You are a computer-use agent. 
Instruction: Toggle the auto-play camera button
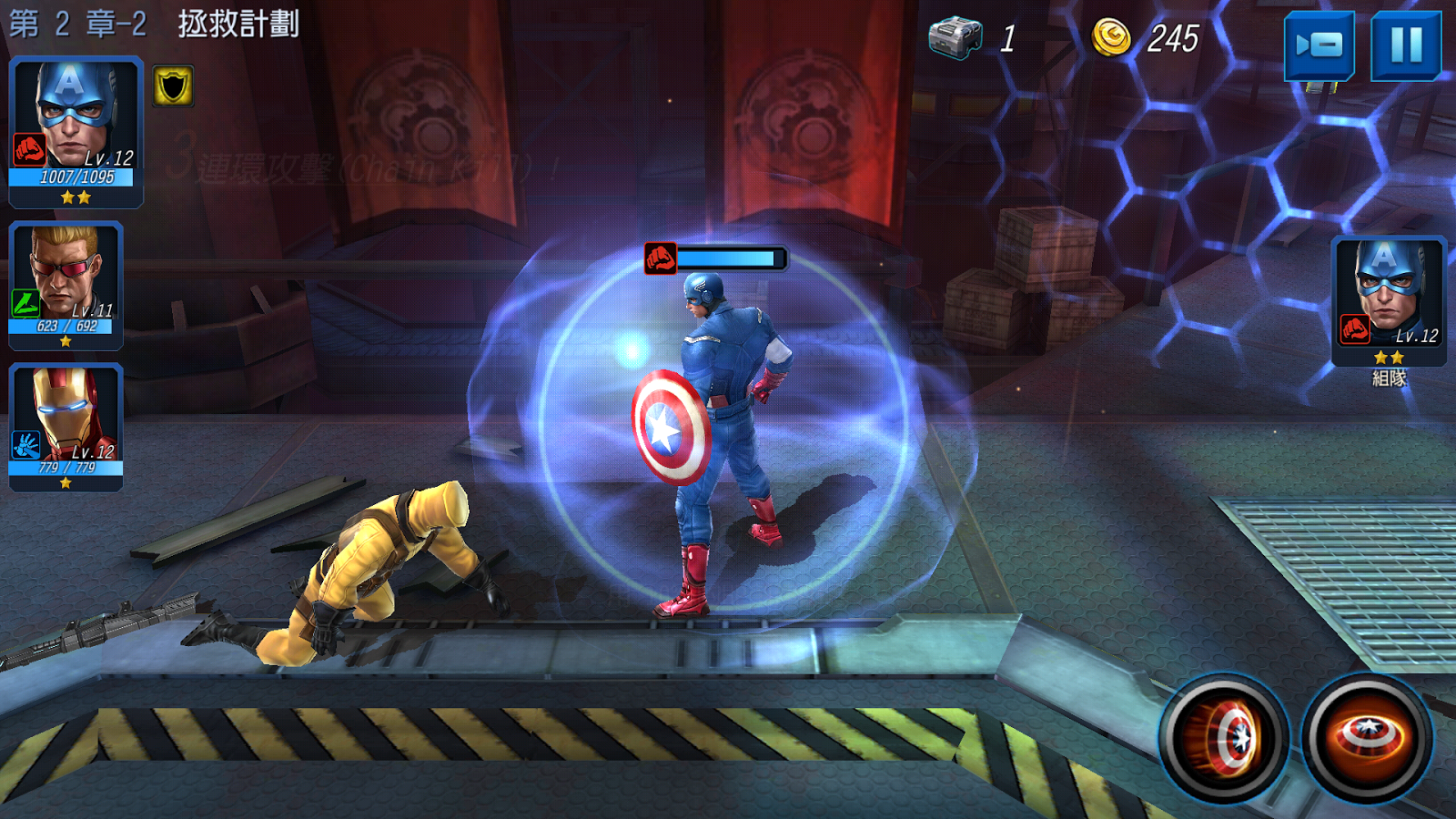[1319, 45]
